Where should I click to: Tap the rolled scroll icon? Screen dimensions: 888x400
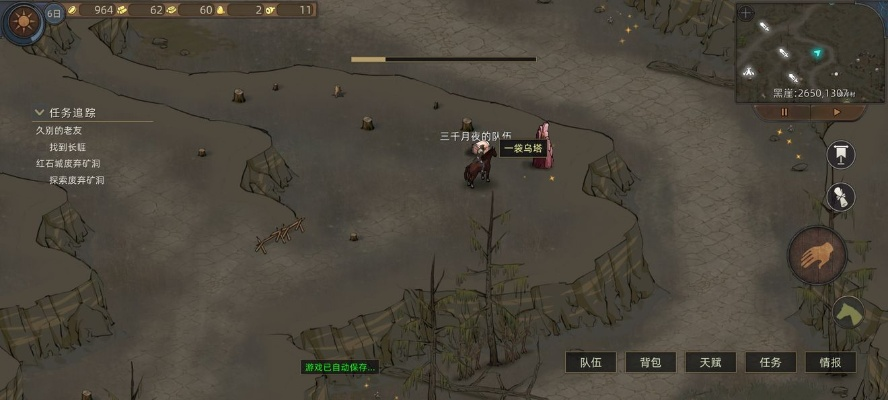[841, 197]
